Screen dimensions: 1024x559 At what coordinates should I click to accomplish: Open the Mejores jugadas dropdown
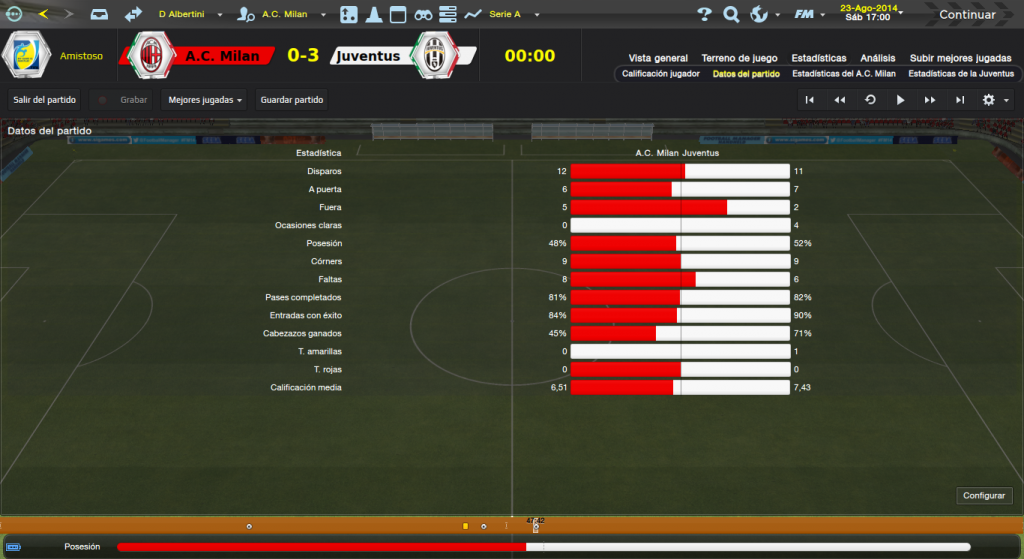click(205, 100)
